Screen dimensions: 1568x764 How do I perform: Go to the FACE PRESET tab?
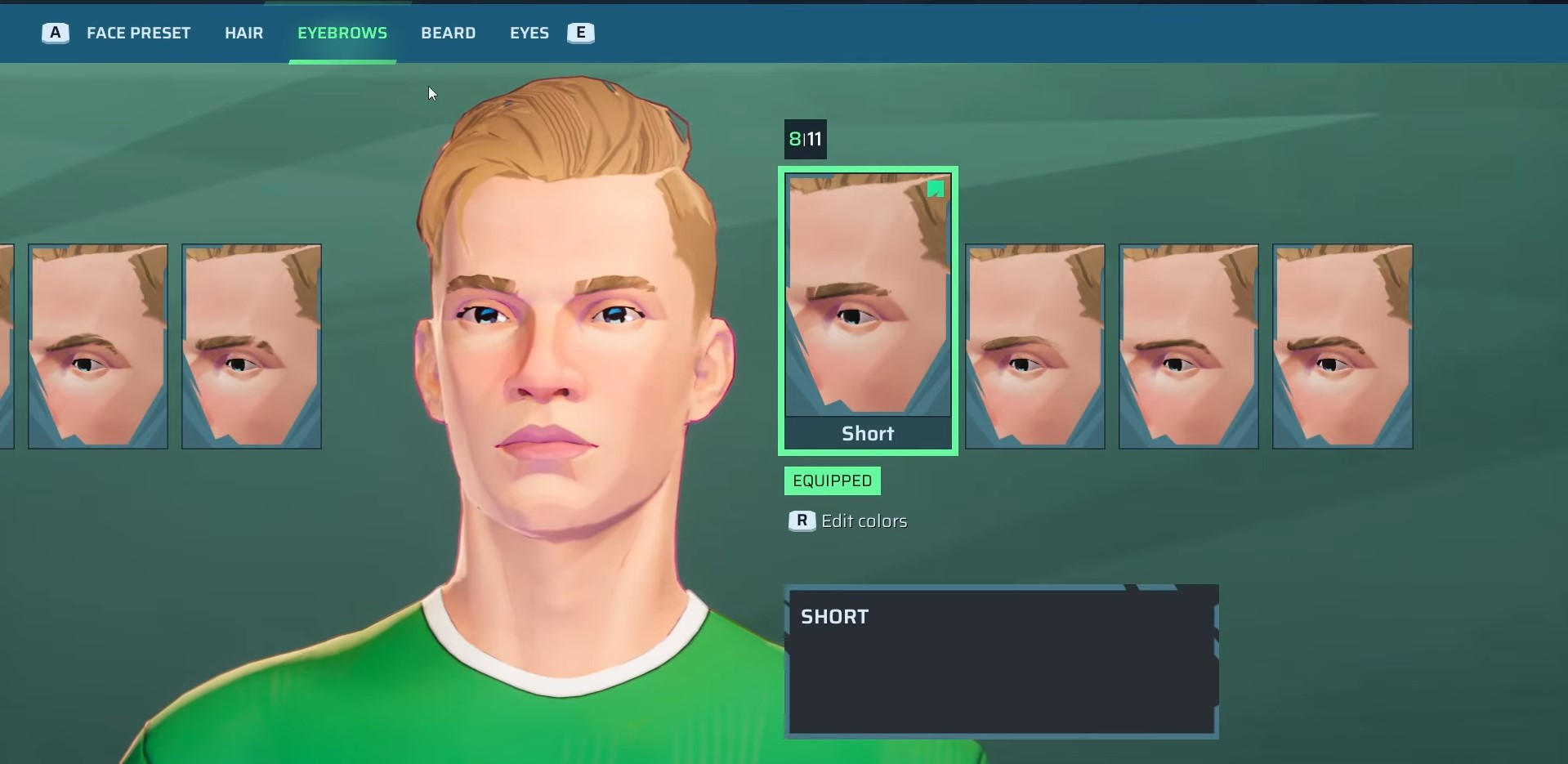click(x=137, y=33)
